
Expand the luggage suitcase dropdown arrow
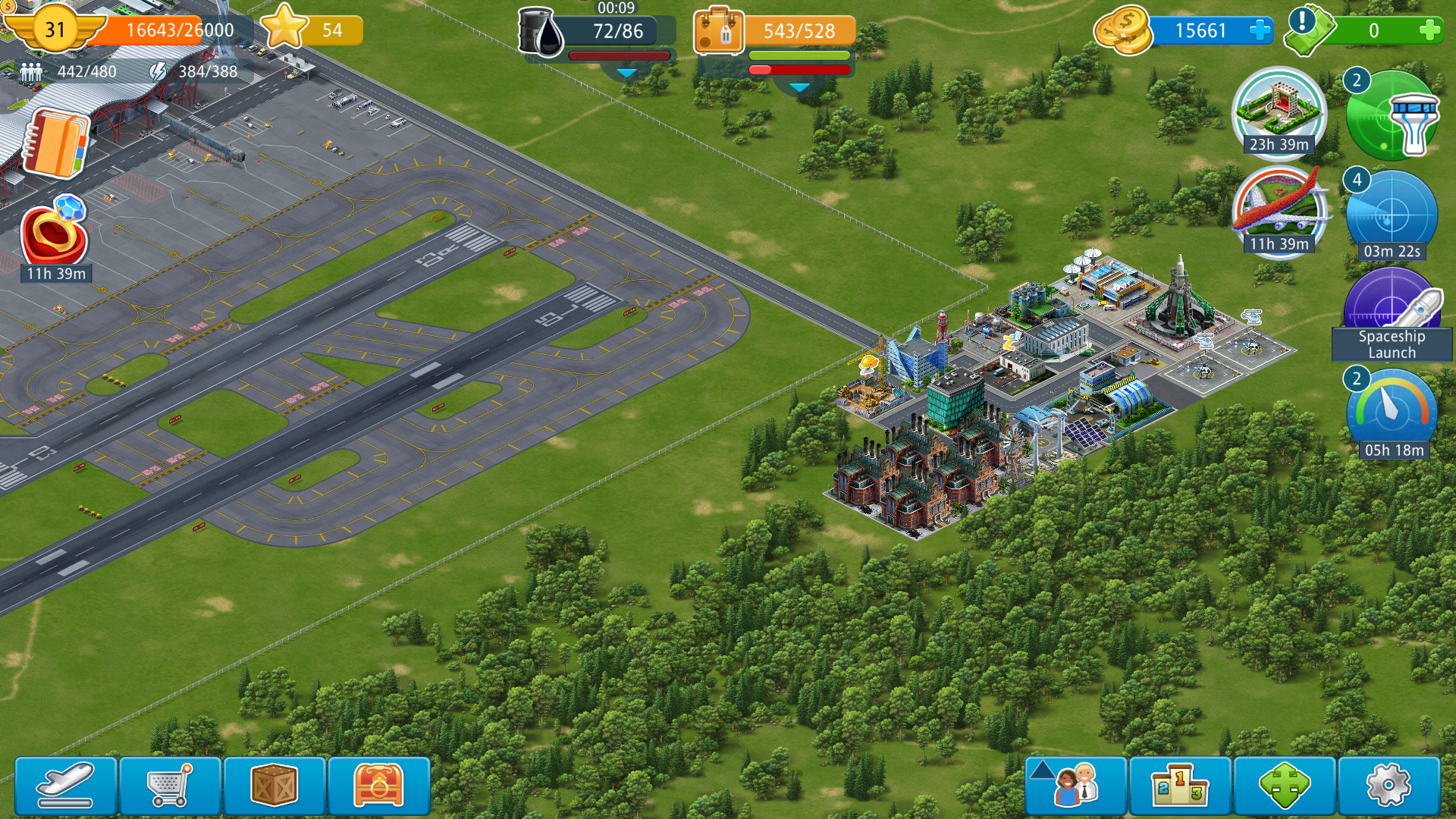pyautogui.click(x=799, y=88)
